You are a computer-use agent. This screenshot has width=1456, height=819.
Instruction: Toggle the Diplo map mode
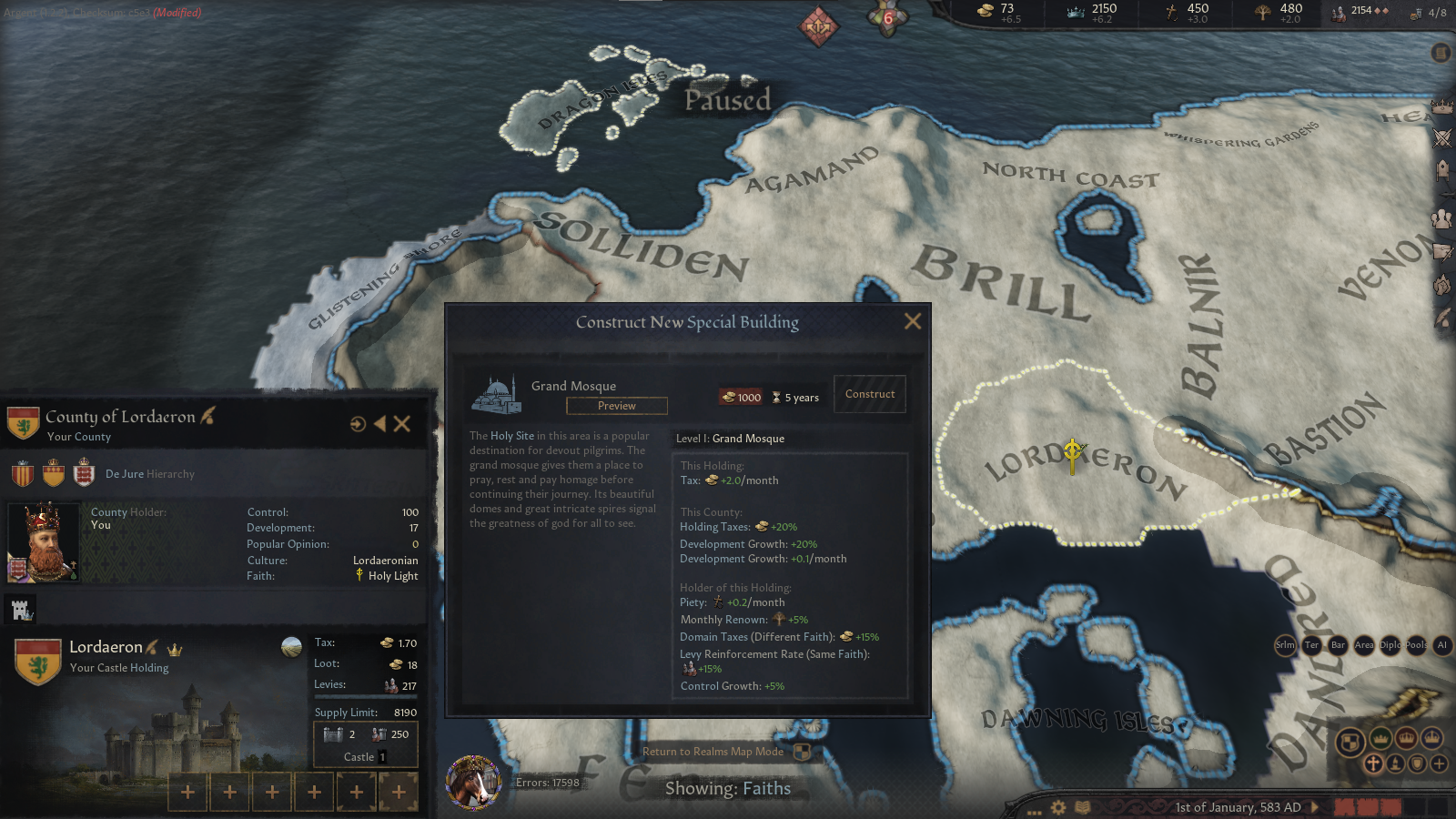(1390, 645)
